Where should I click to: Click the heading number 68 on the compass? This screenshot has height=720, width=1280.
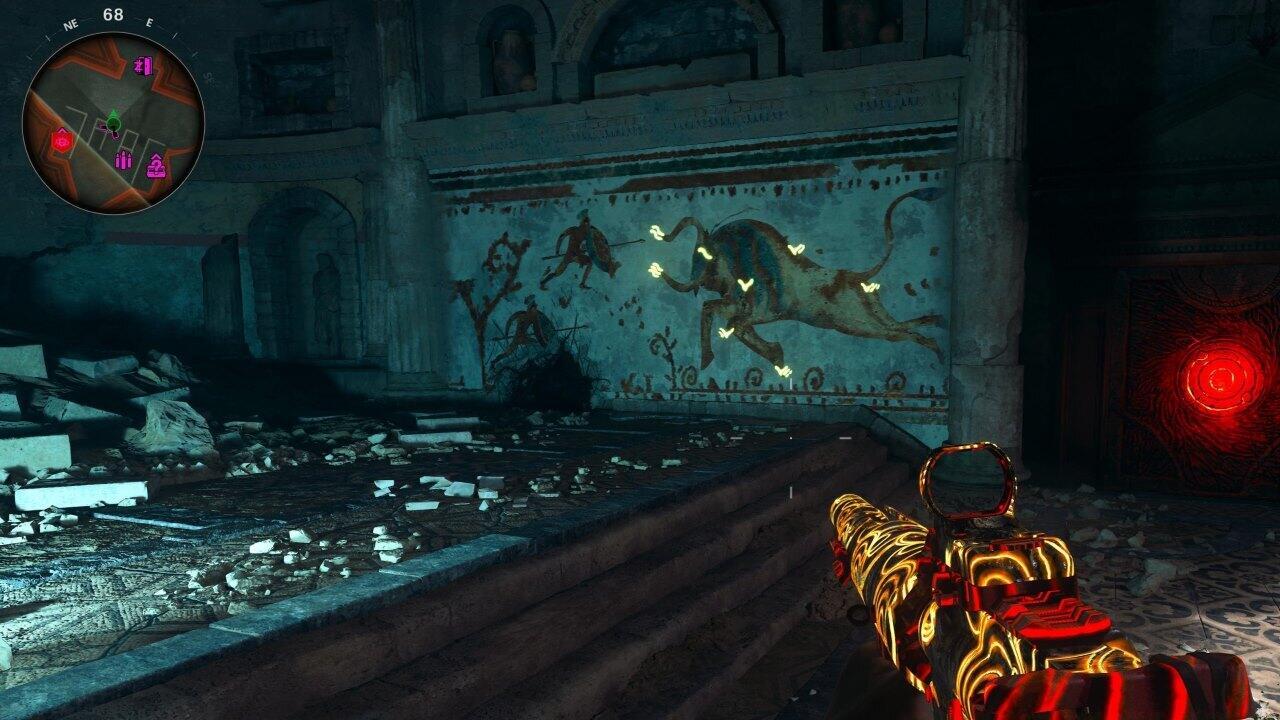coord(111,14)
